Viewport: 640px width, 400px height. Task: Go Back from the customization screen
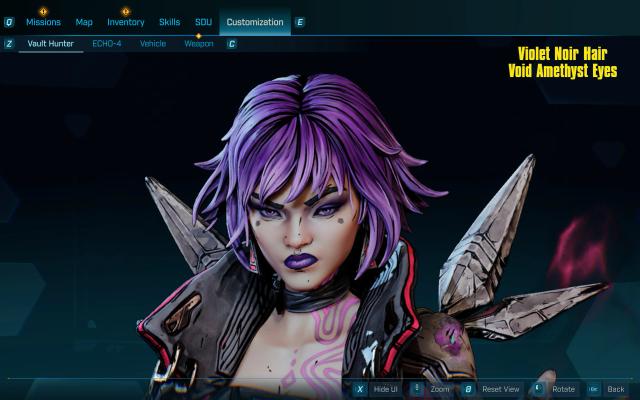click(615, 389)
